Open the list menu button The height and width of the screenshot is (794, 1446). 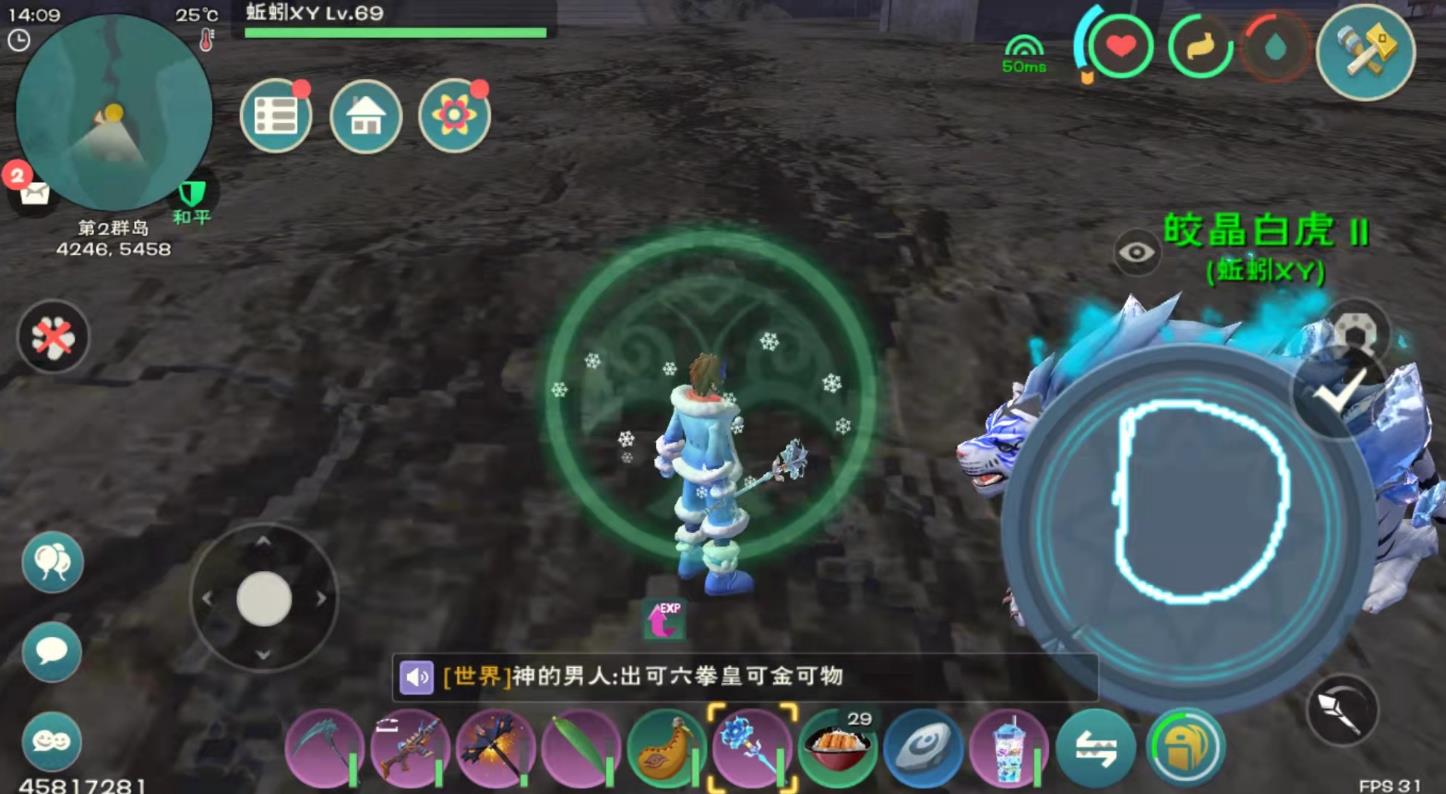coord(276,116)
